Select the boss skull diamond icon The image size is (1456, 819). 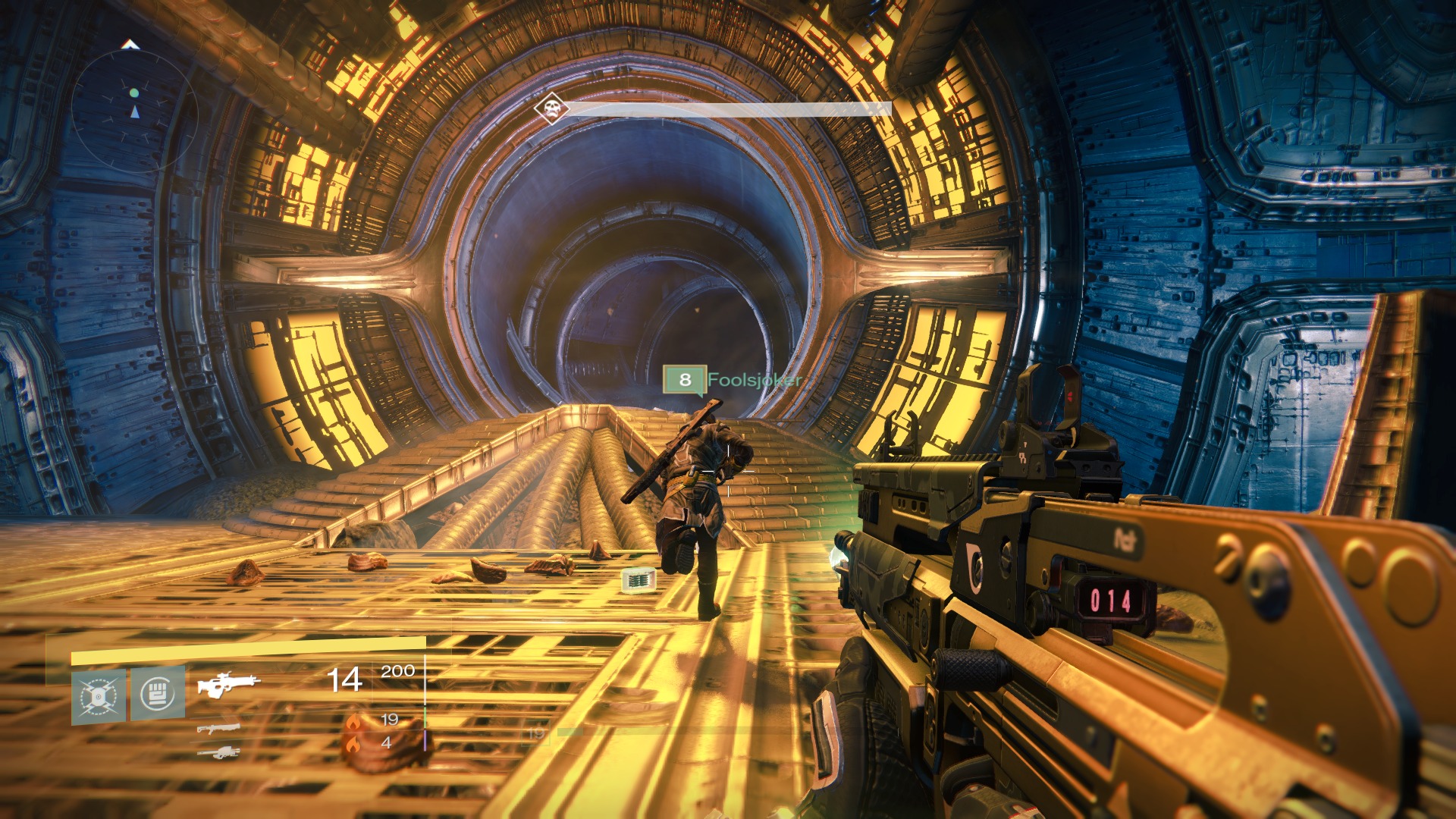point(551,108)
